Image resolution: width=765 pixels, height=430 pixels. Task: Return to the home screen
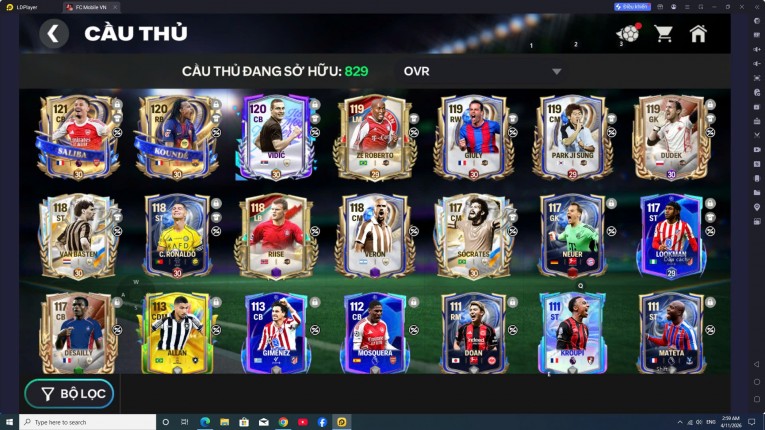[698, 34]
